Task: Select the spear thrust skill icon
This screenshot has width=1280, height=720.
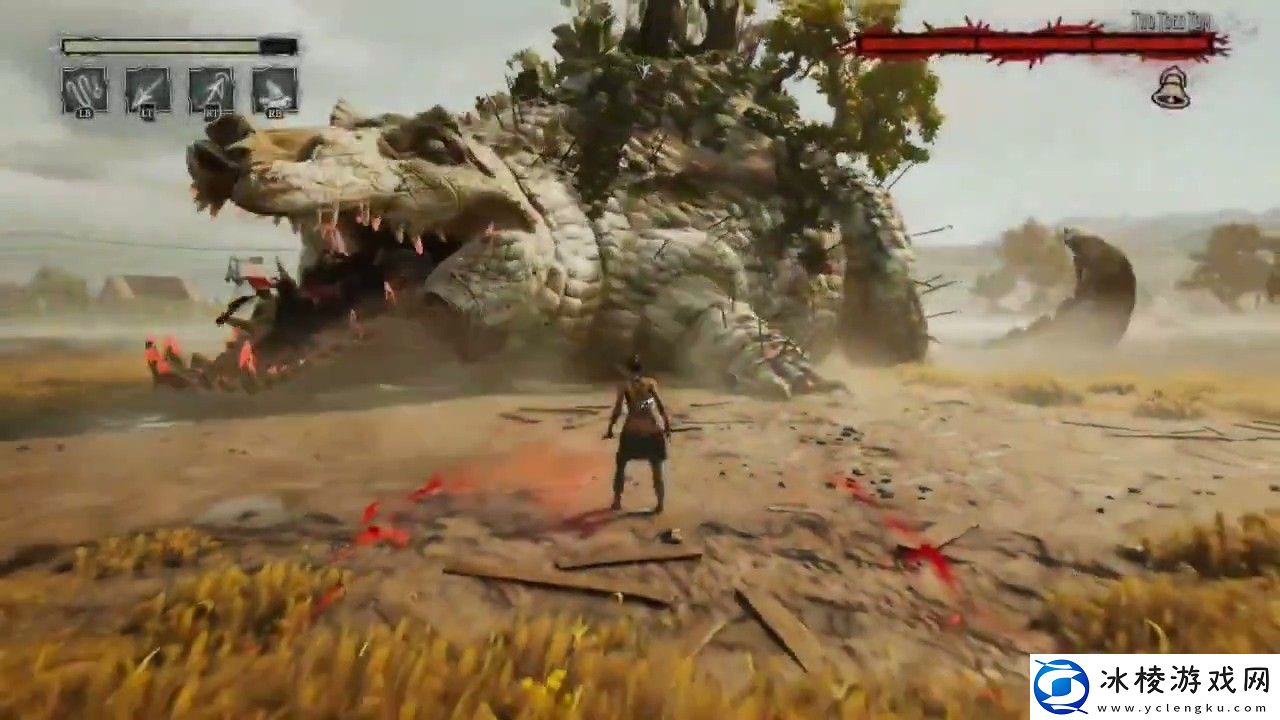Action: [148, 90]
